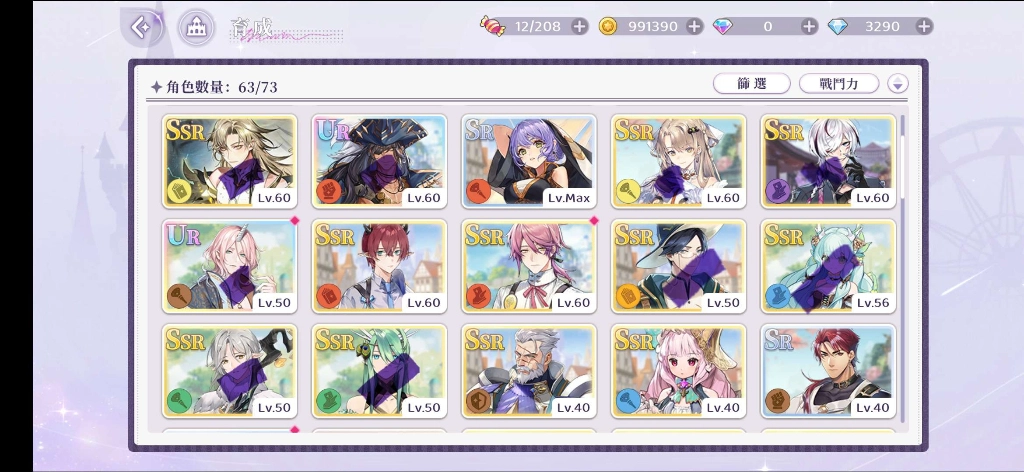Choose the SR red-haired Lv.40 card
The height and width of the screenshot is (472, 1024).
829,370
